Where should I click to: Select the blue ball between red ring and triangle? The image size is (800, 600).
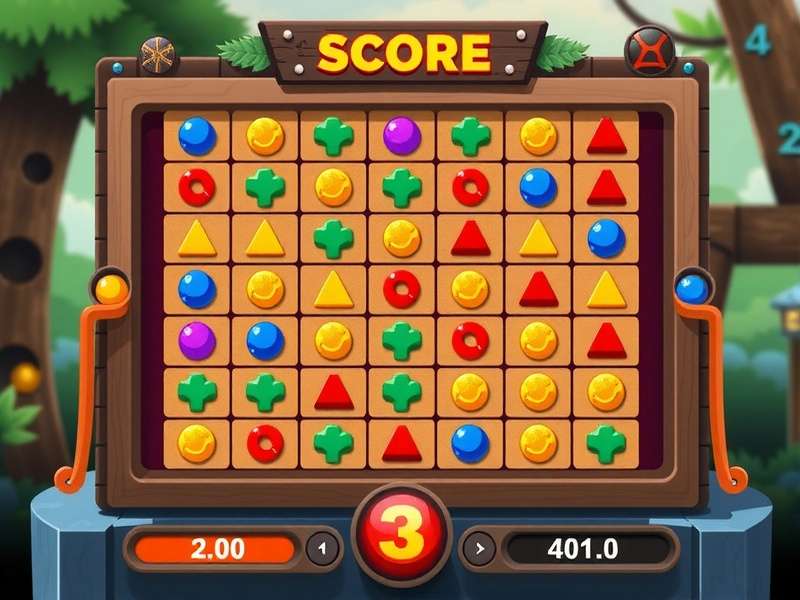pos(538,186)
